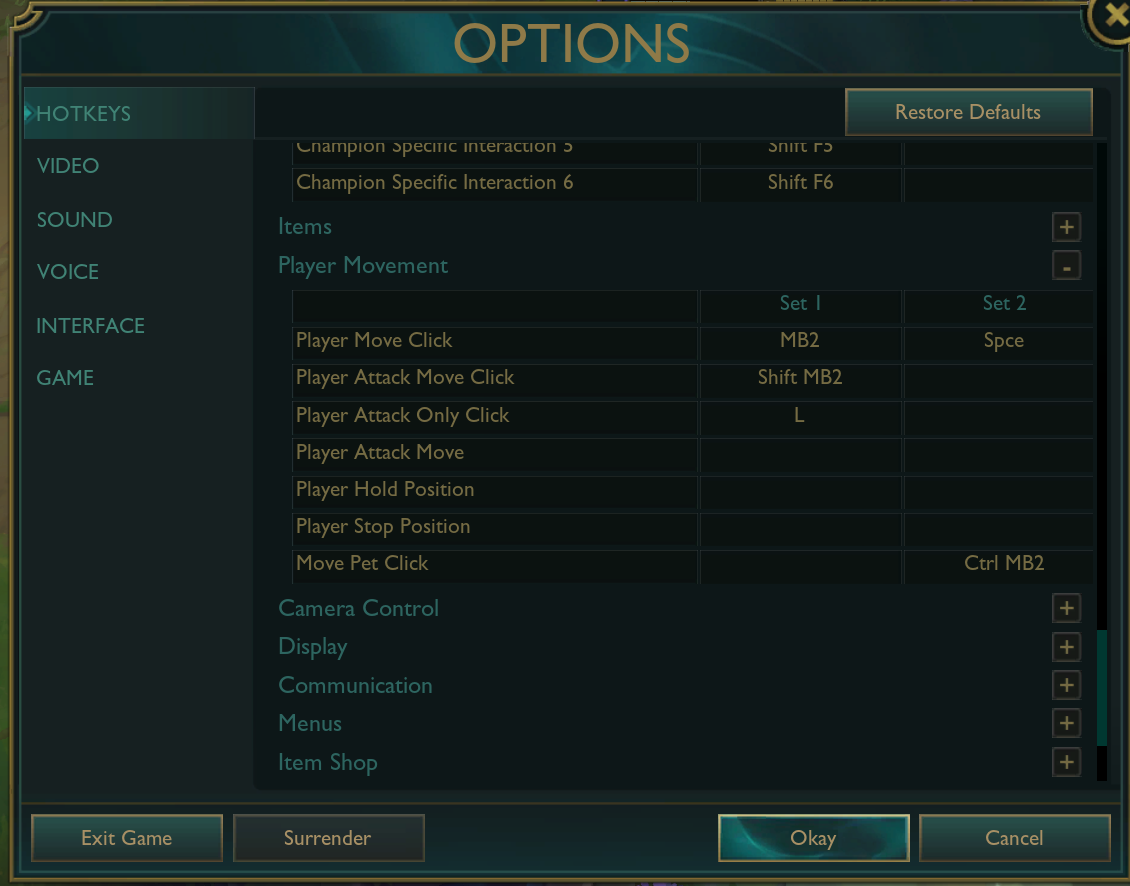The height and width of the screenshot is (886, 1130).
Task: Expand the Menus hotkeys section
Action: [x=1066, y=723]
